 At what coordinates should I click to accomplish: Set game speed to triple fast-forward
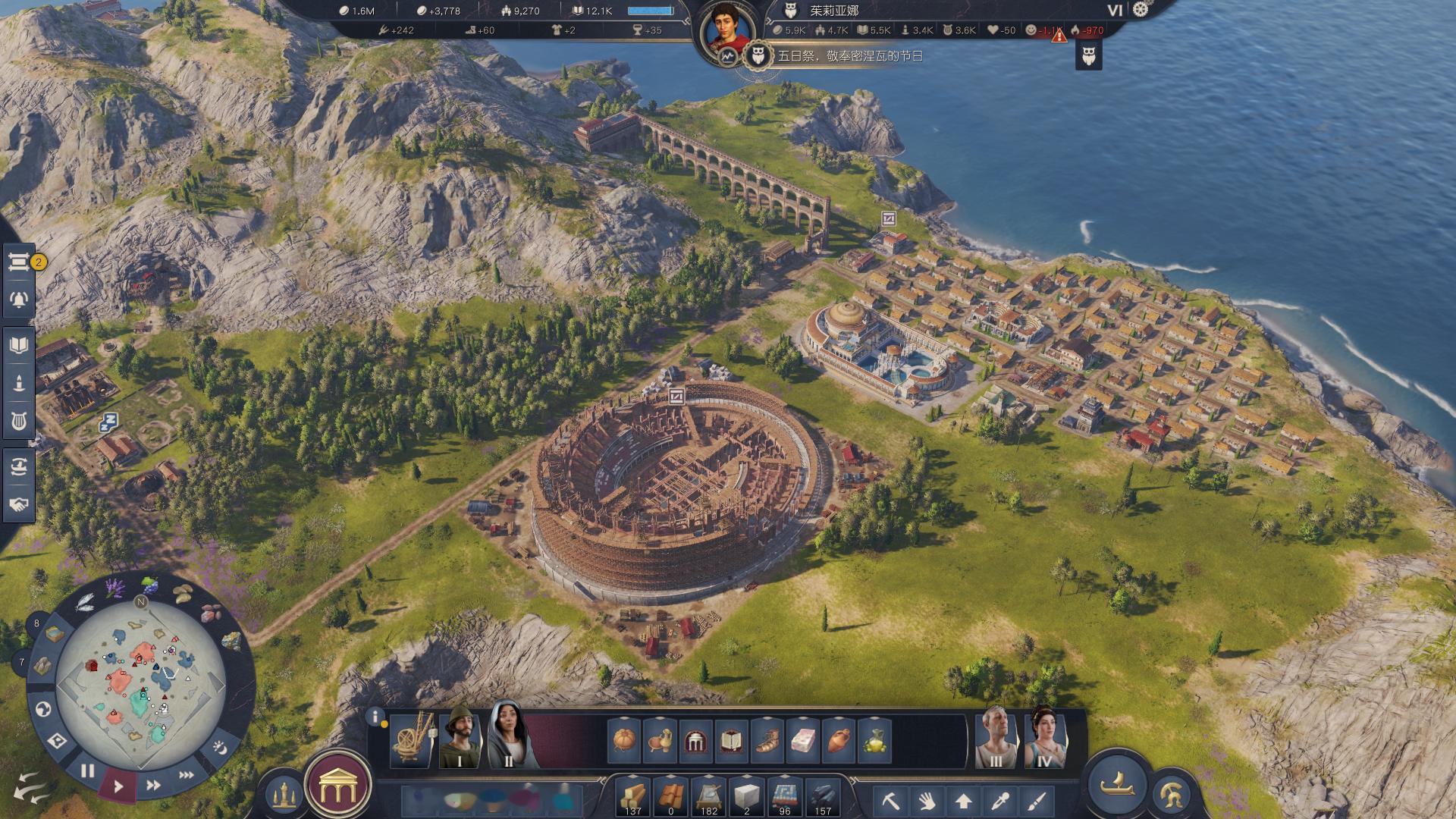[186, 775]
